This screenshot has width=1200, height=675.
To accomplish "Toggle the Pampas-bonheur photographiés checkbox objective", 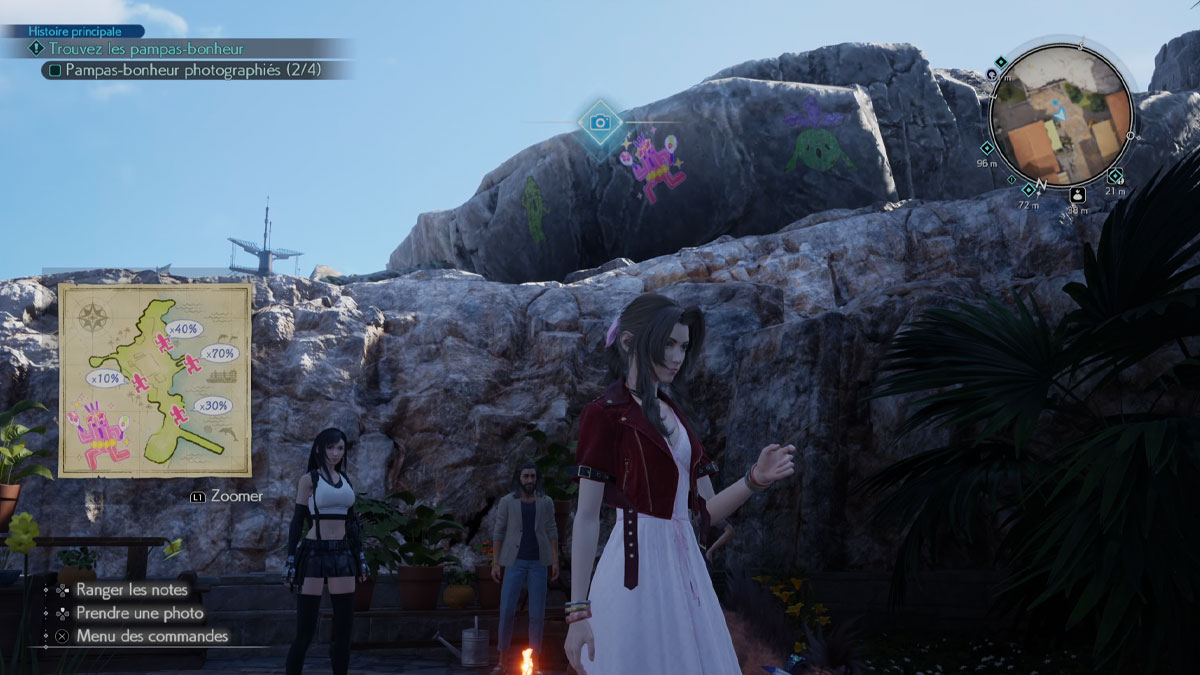I will tap(56, 71).
